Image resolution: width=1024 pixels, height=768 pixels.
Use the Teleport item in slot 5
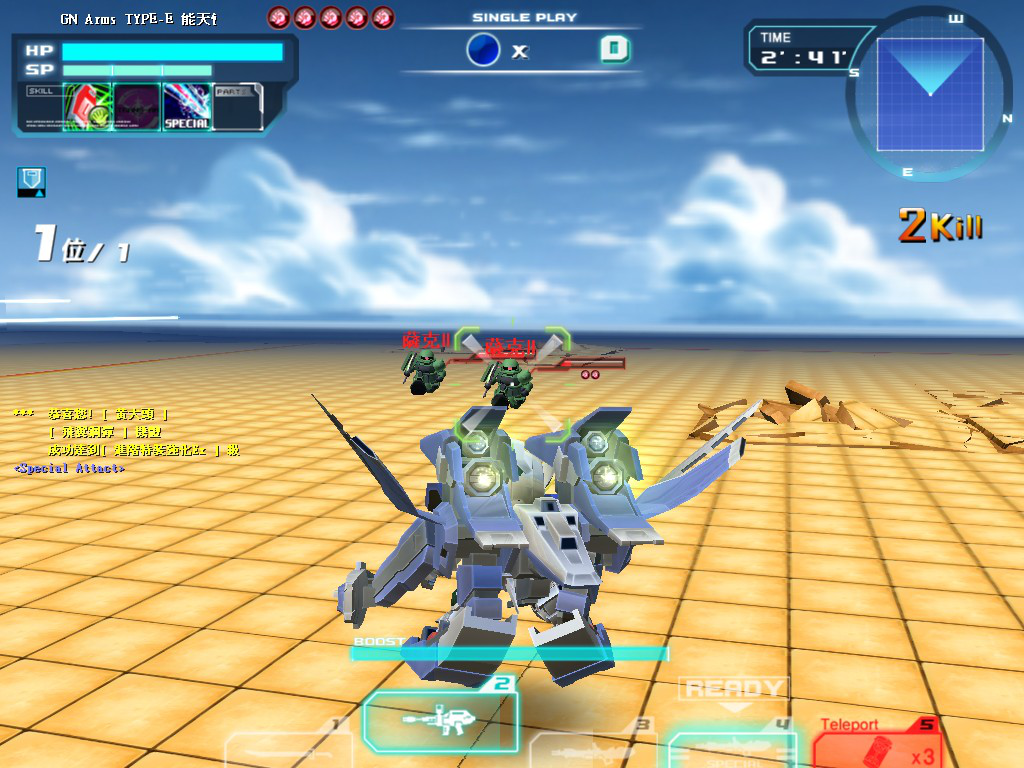click(x=874, y=744)
